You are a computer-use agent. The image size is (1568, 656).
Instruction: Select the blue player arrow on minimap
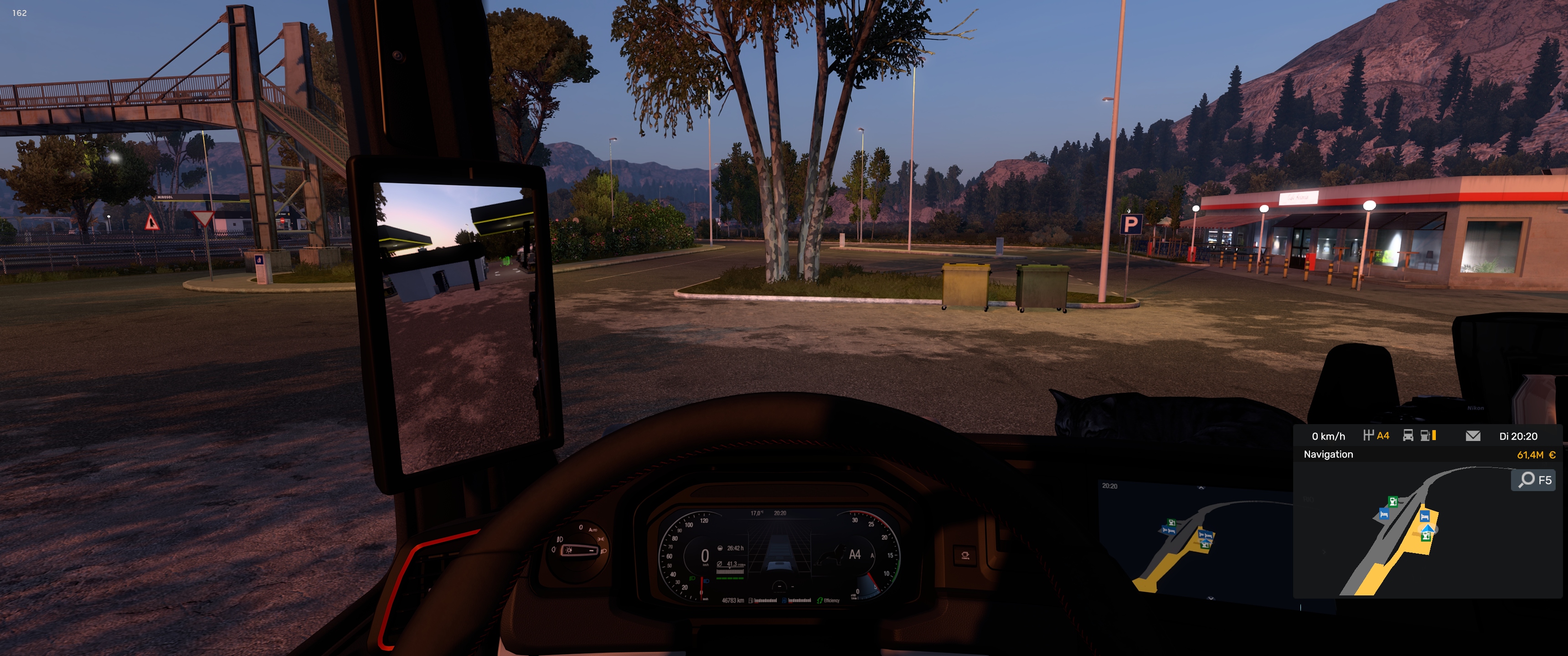click(x=1428, y=527)
